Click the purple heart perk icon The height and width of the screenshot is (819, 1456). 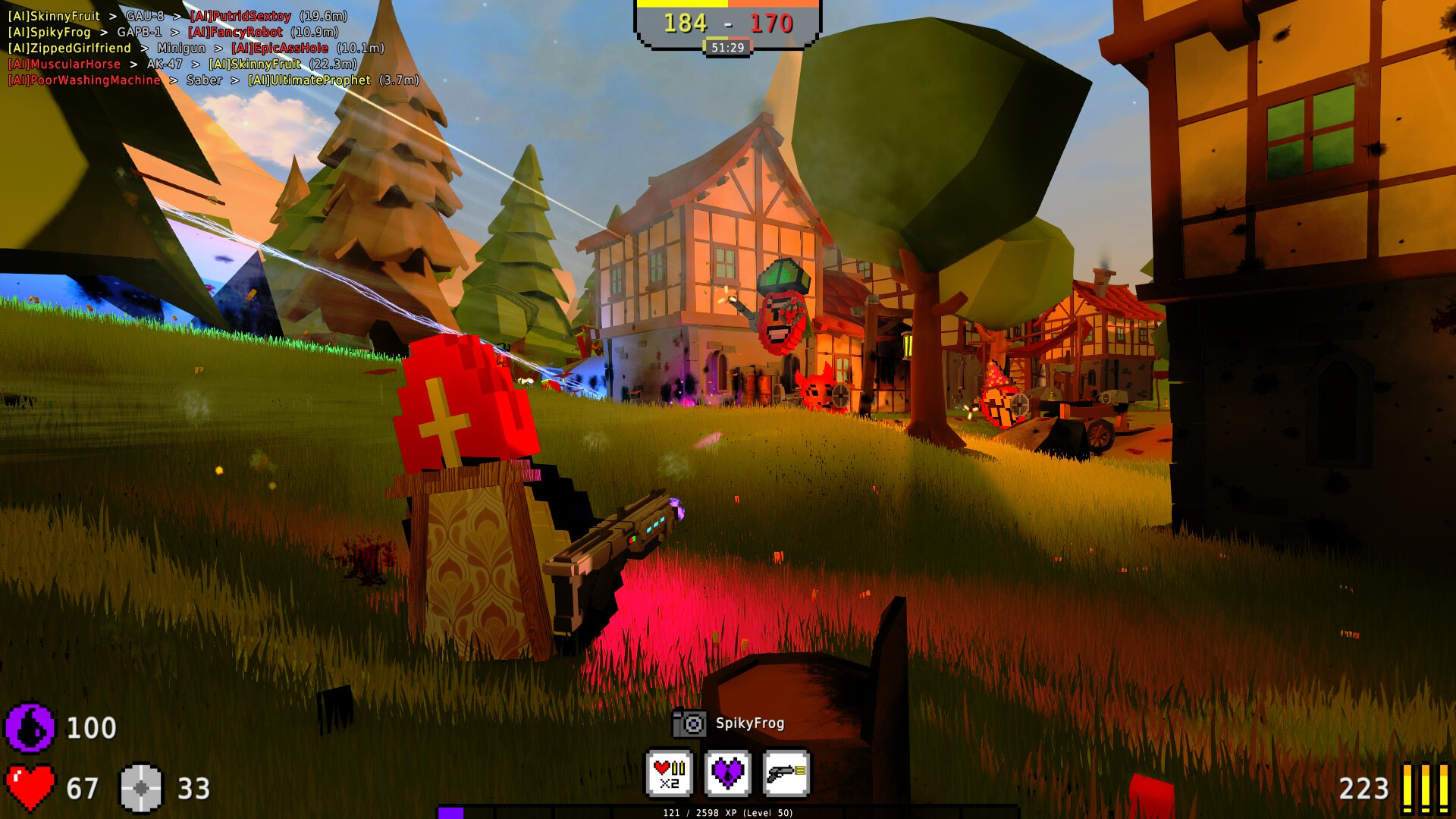point(730,775)
